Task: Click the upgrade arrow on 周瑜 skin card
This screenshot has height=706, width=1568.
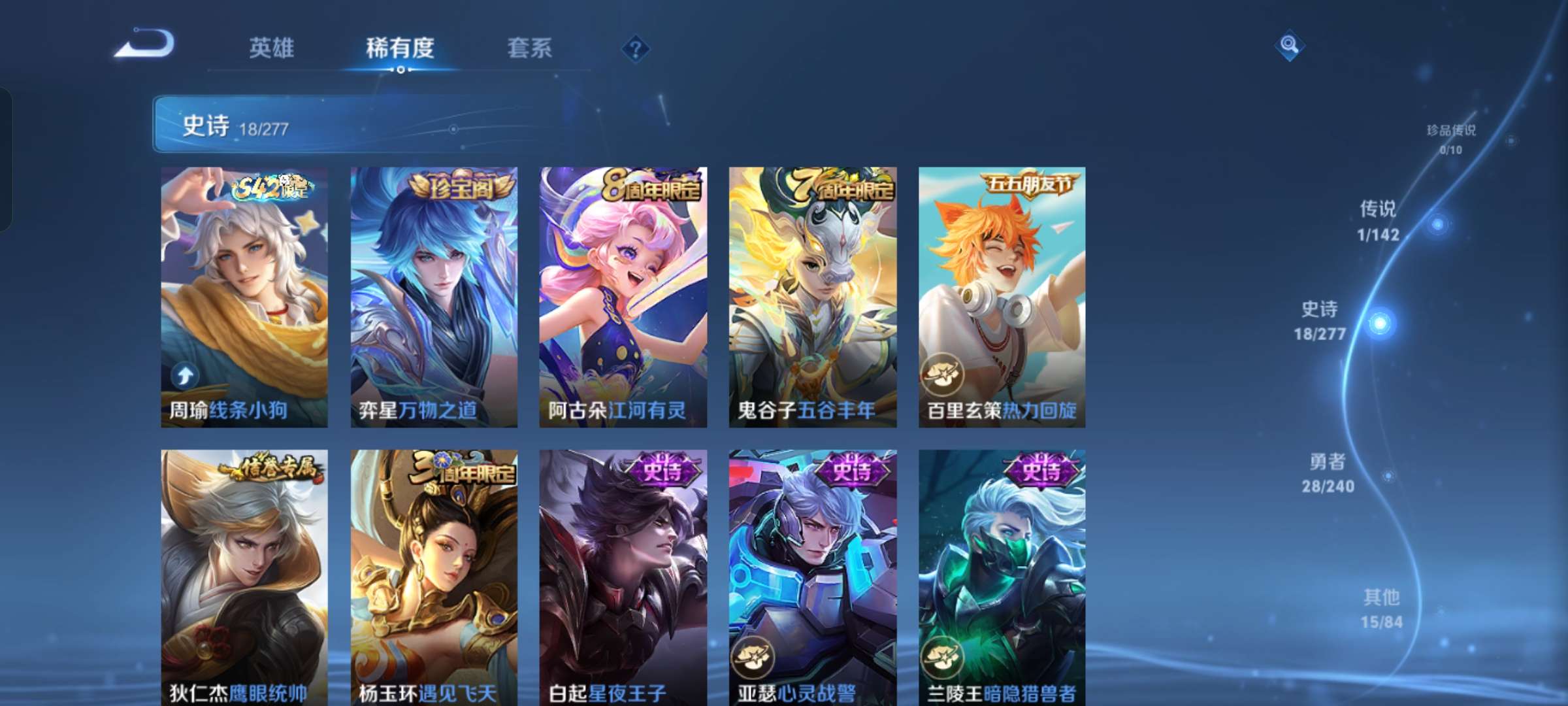Action: [x=186, y=377]
